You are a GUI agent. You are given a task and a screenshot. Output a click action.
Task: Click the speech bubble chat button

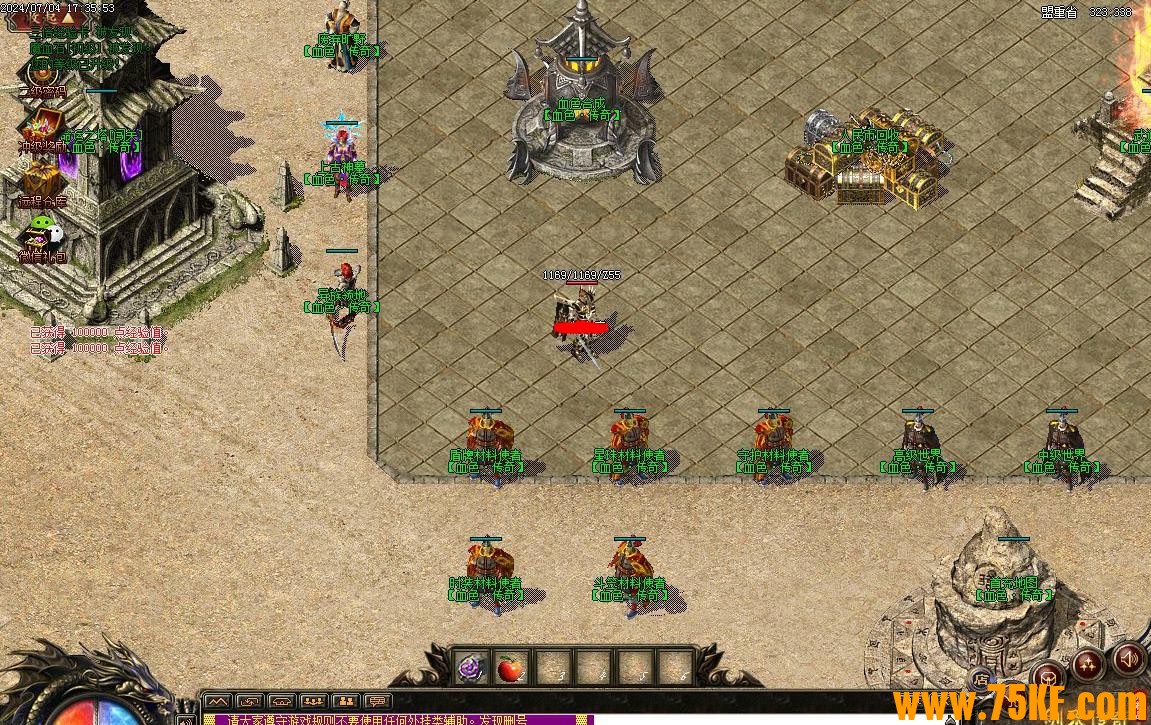[377, 701]
